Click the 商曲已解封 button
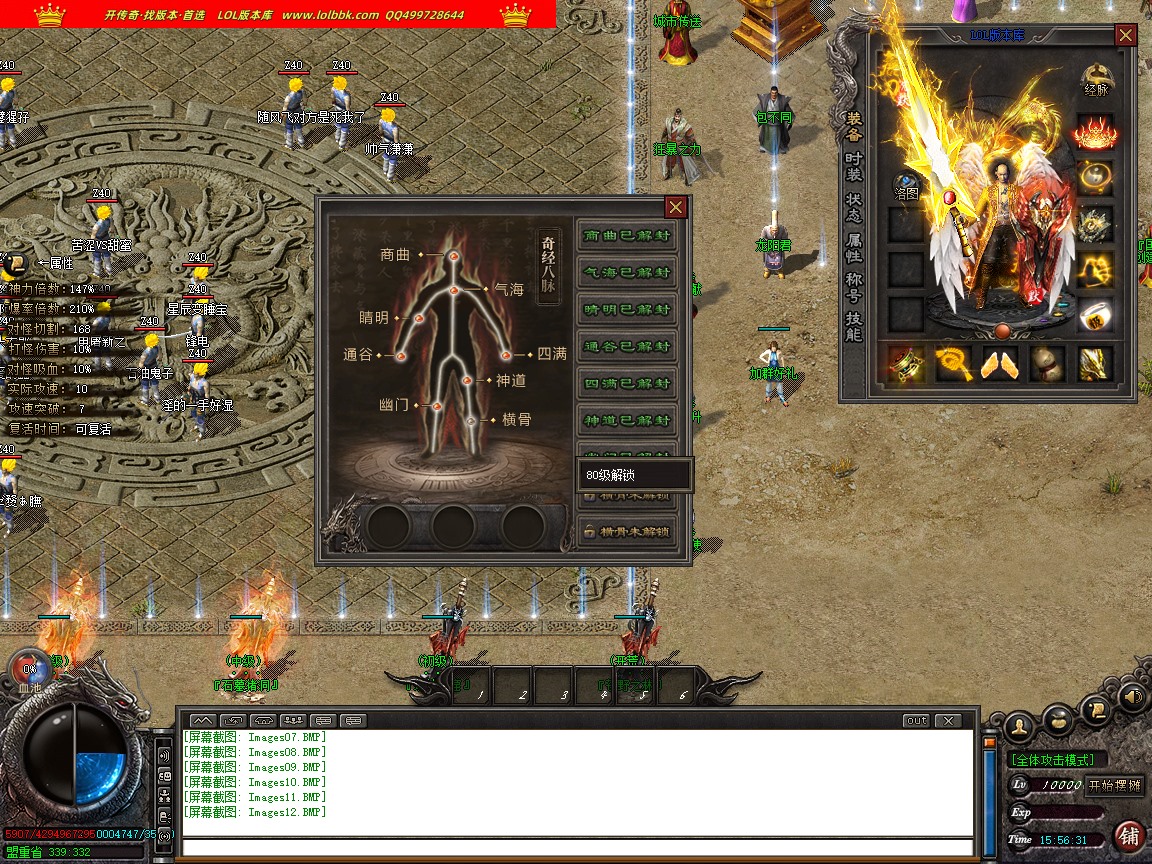 click(x=627, y=236)
